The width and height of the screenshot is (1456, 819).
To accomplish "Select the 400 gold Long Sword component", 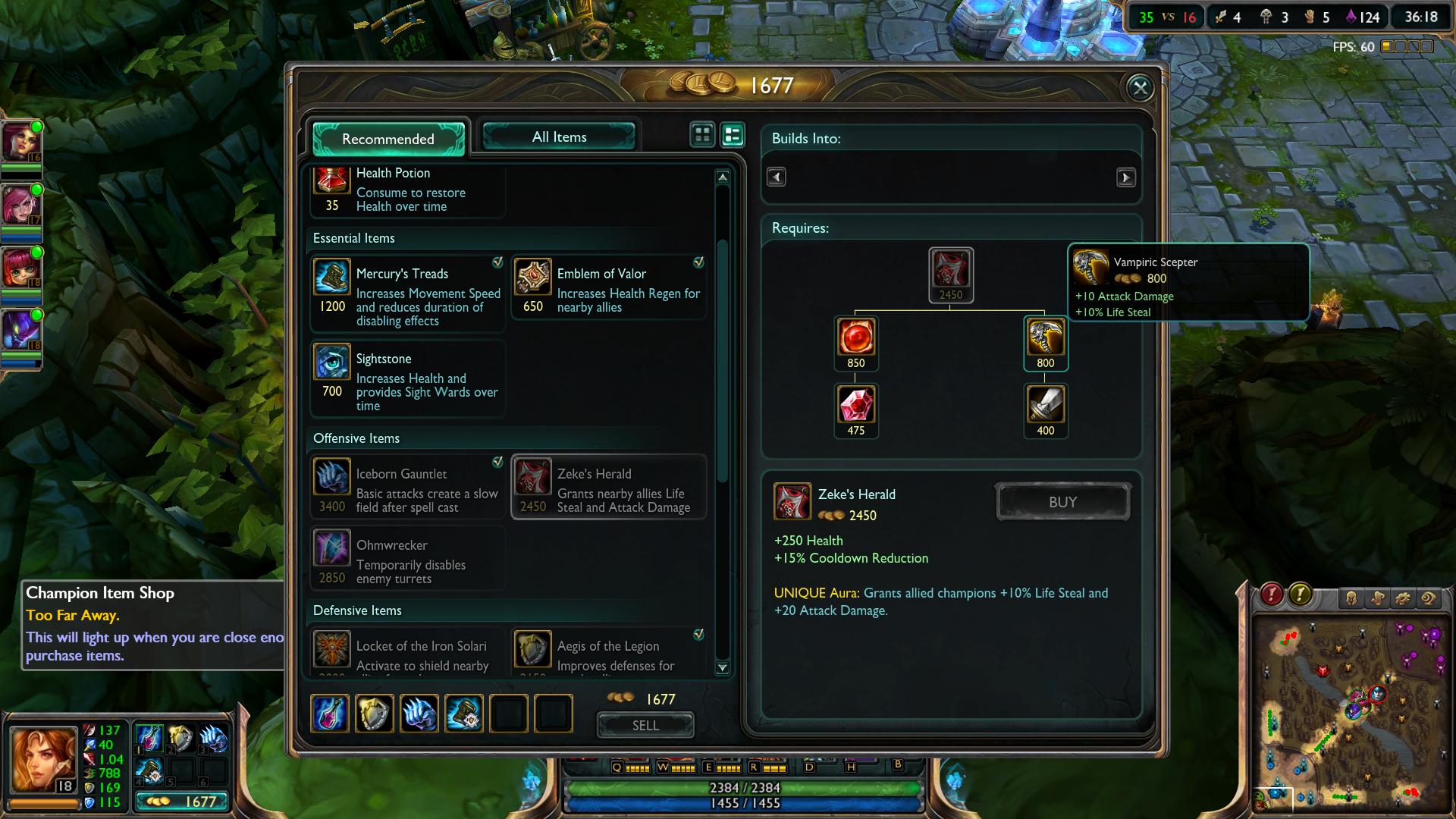I will point(1046,405).
